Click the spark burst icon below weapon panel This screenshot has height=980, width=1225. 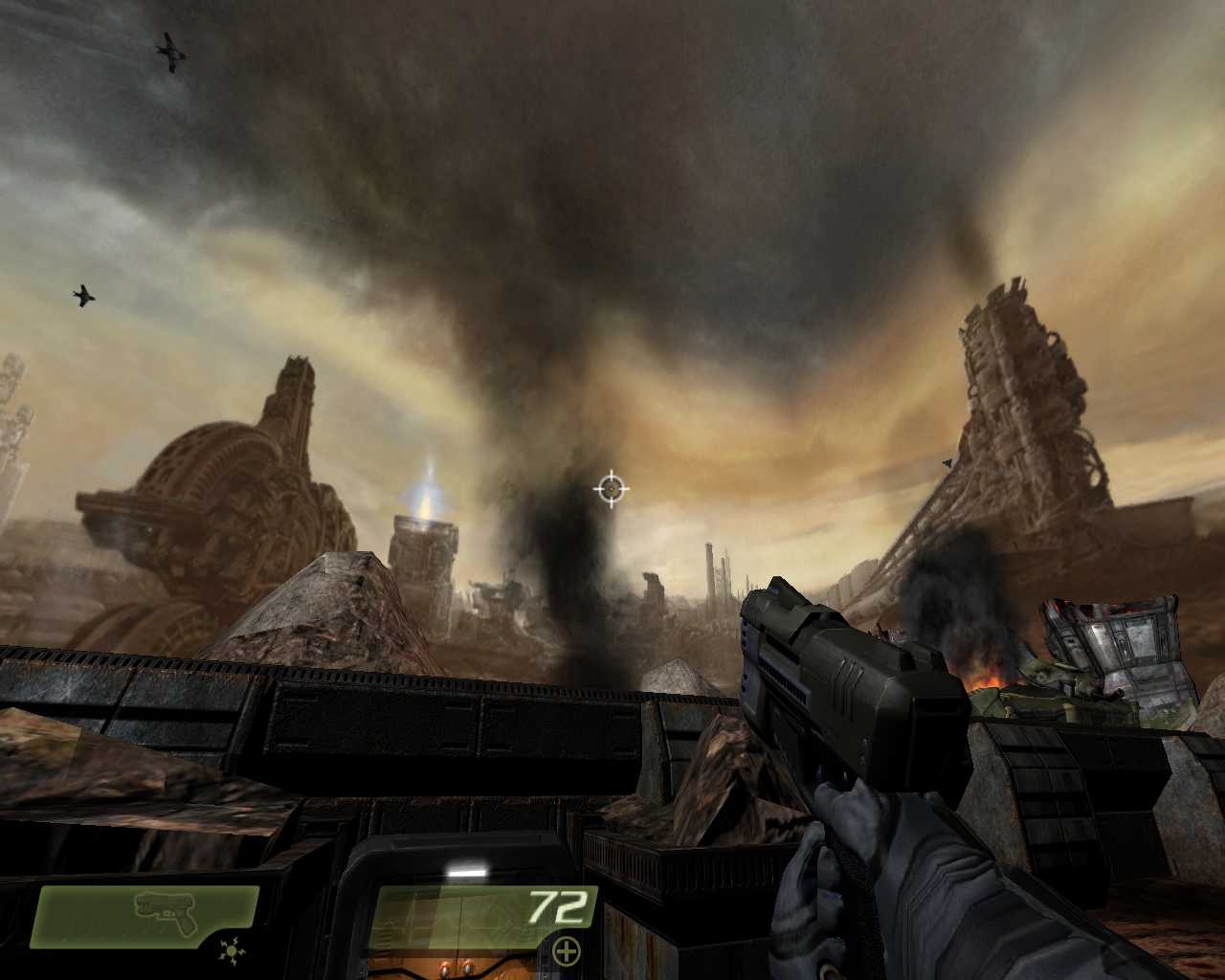click(231, 951)
